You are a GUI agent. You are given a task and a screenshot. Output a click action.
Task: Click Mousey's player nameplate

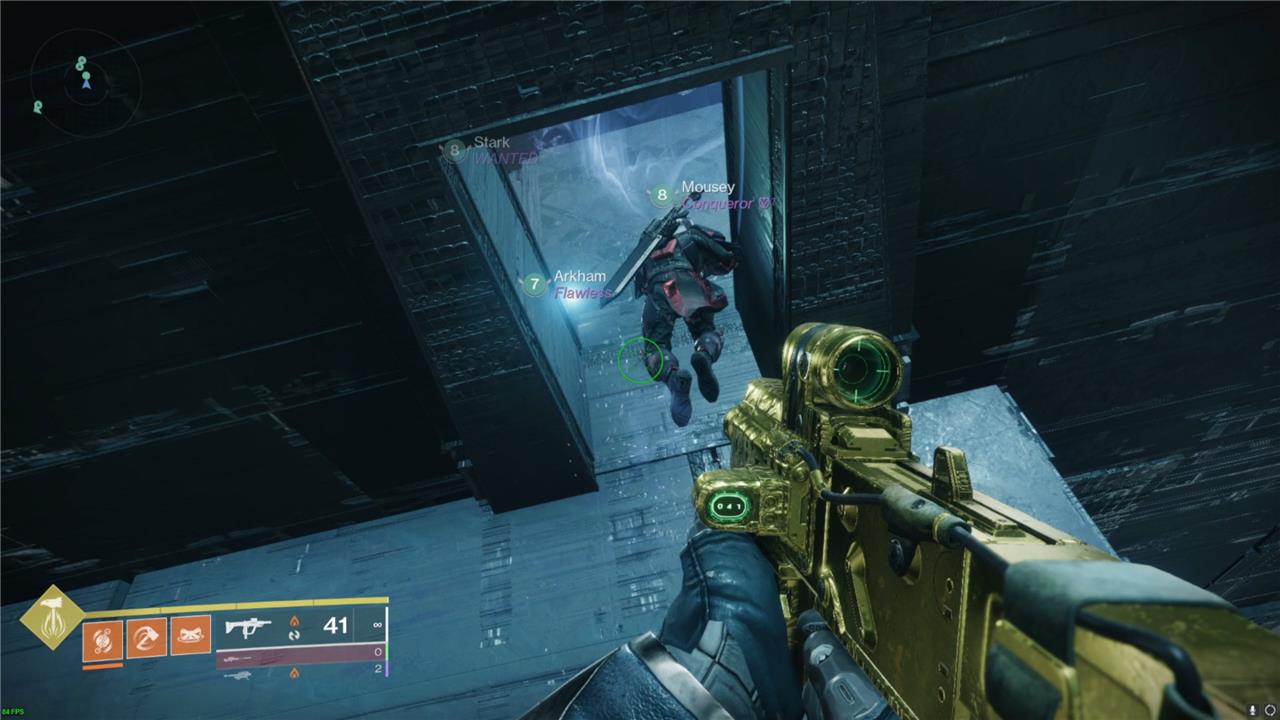point(707,187)
